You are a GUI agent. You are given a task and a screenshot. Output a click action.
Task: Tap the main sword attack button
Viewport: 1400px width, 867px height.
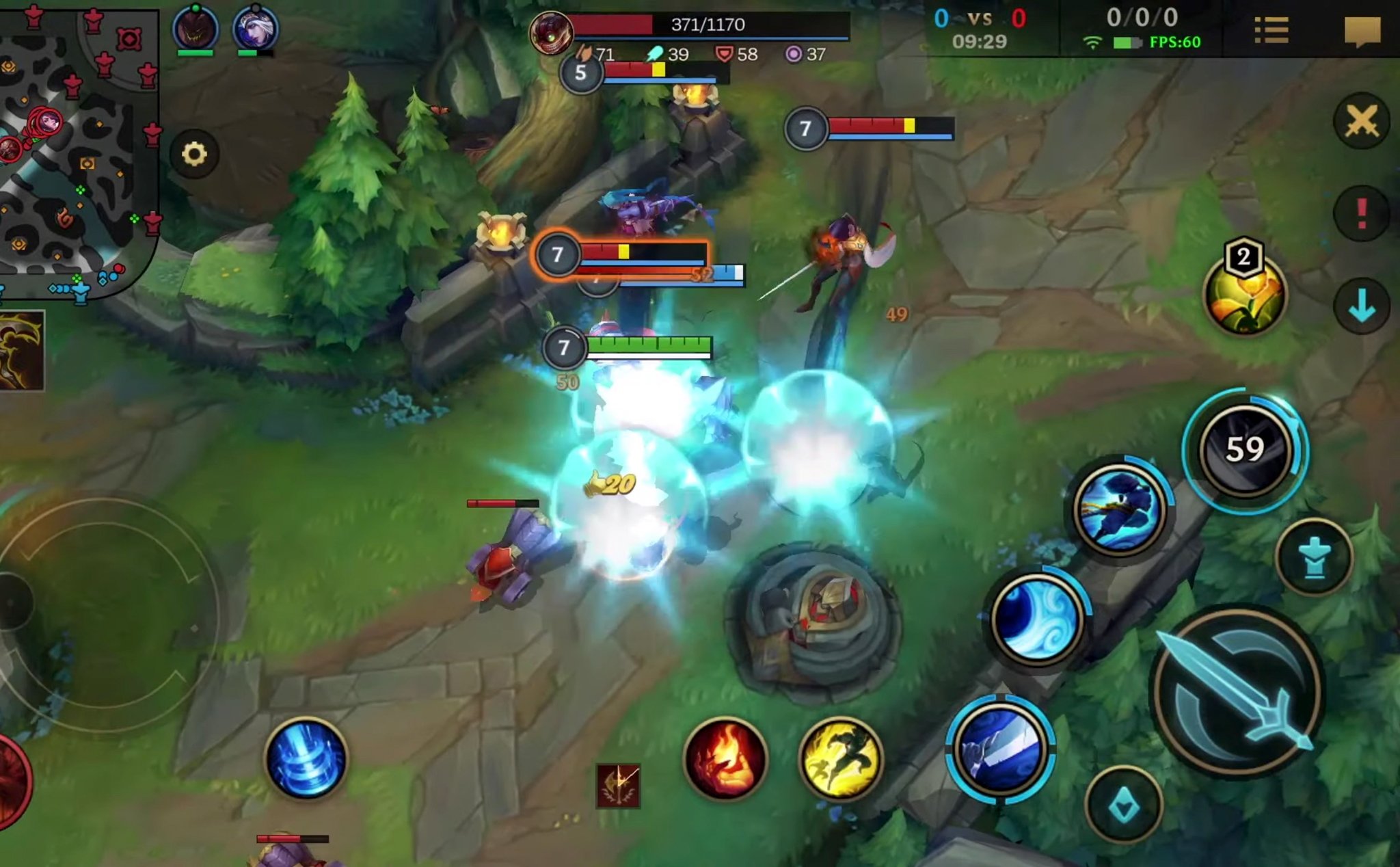1237,691
